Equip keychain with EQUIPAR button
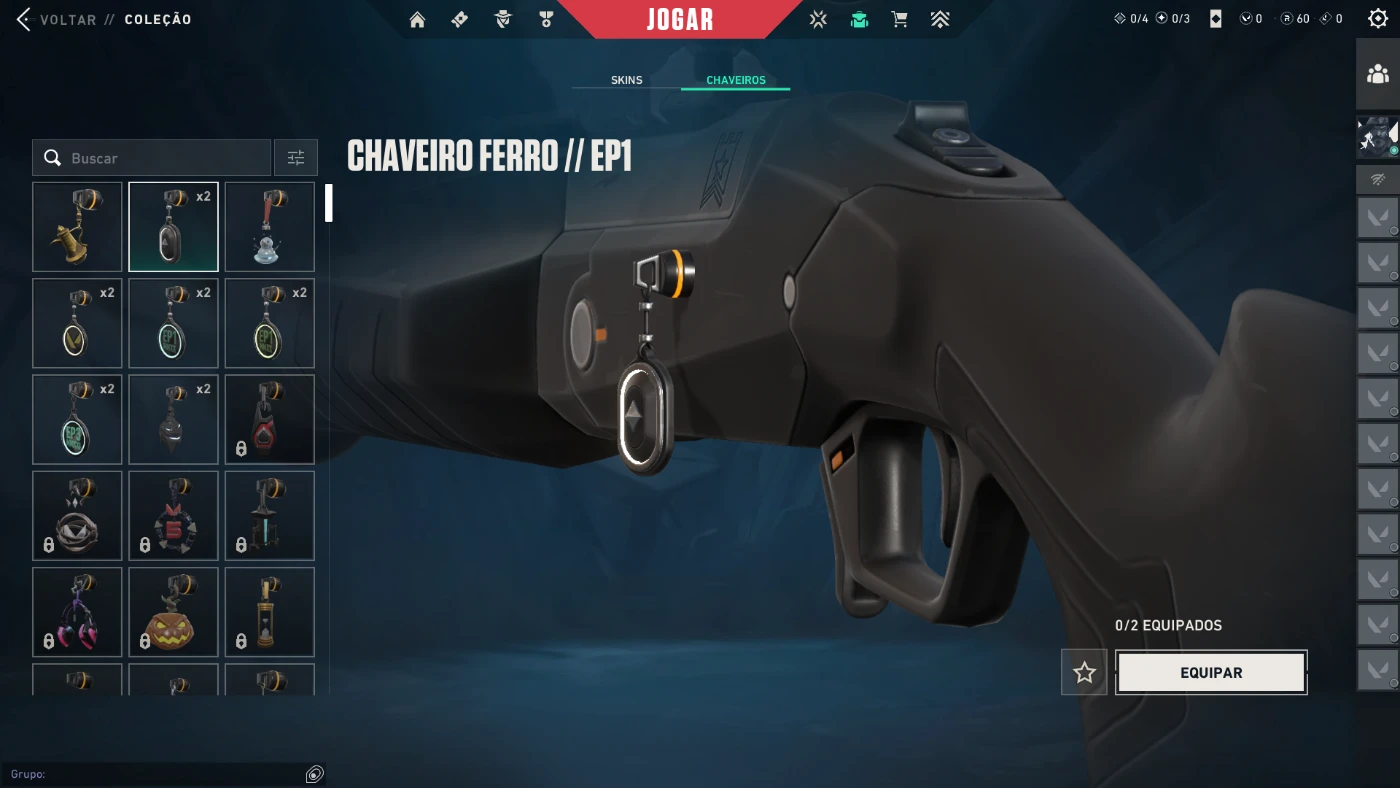This screenshot has height=788, width=1400. 1211,673
